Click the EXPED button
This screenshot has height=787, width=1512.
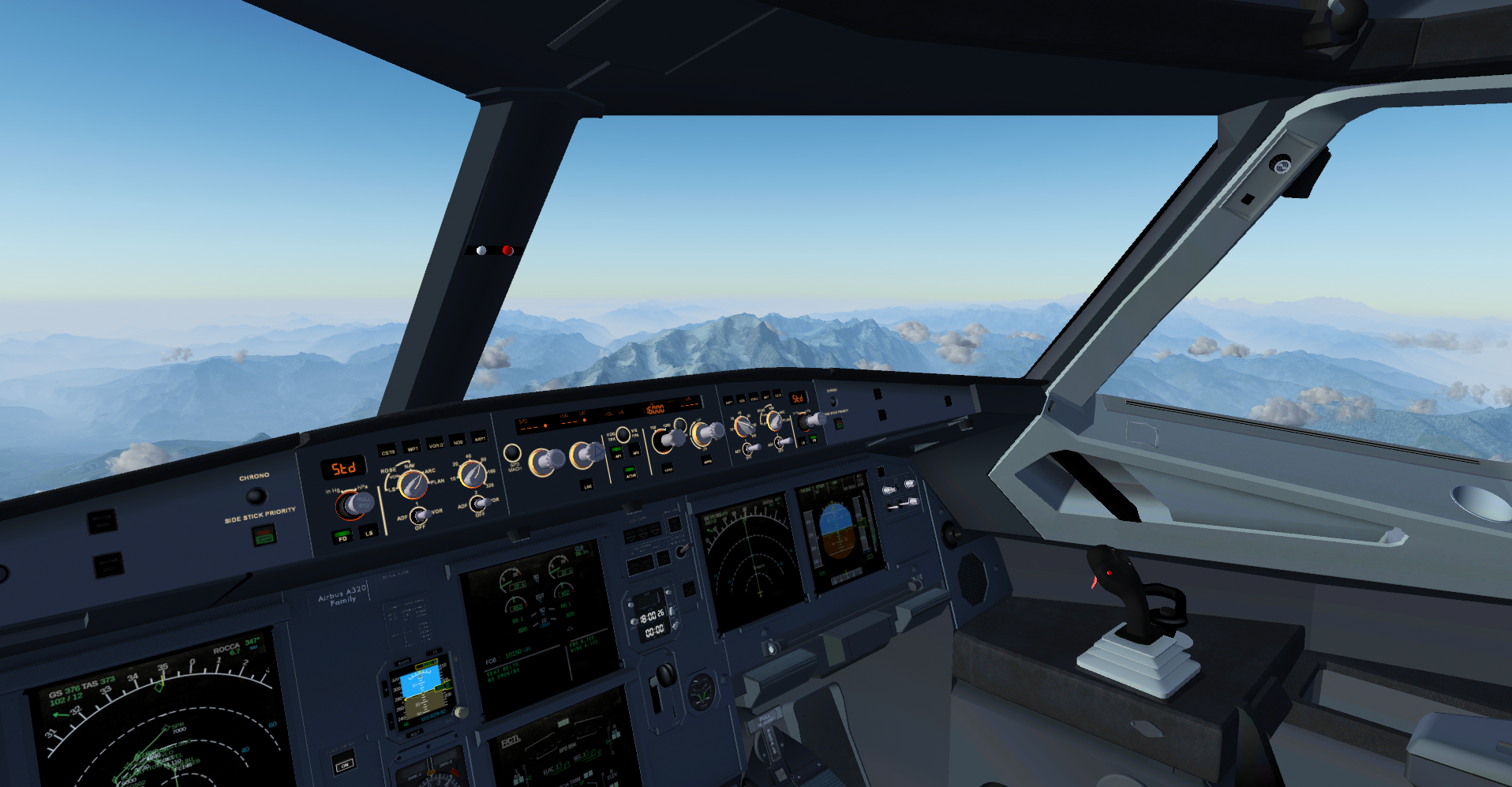click(x=668, y=468)
